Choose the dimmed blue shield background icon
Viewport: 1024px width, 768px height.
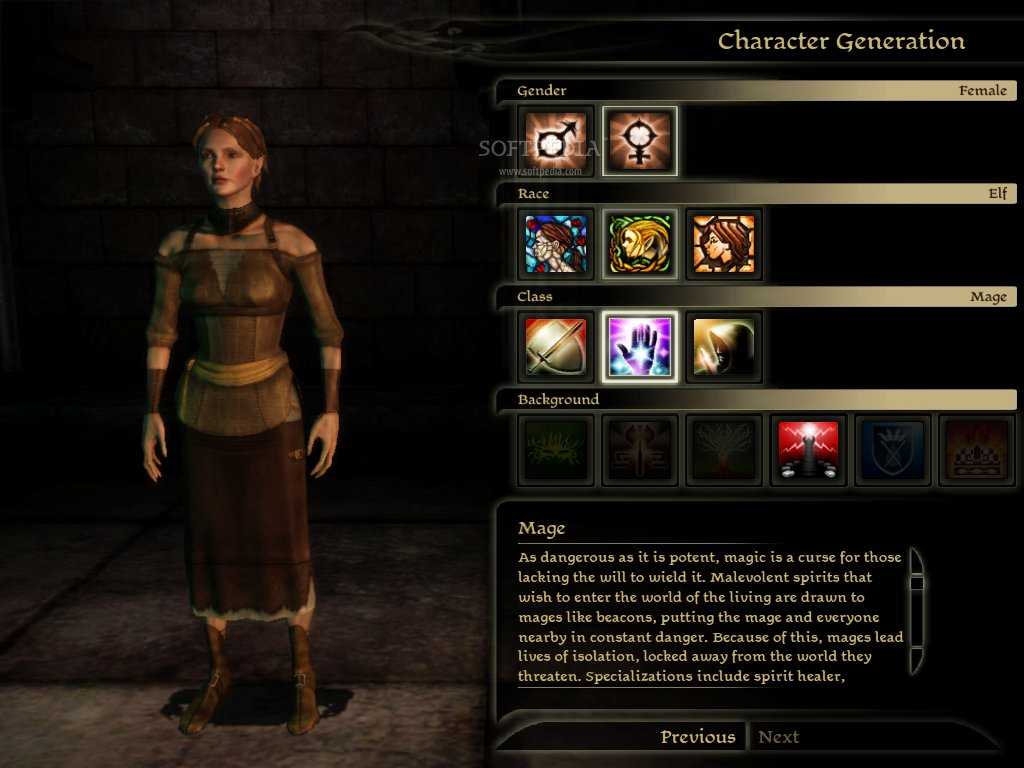(x=893, y=451)
